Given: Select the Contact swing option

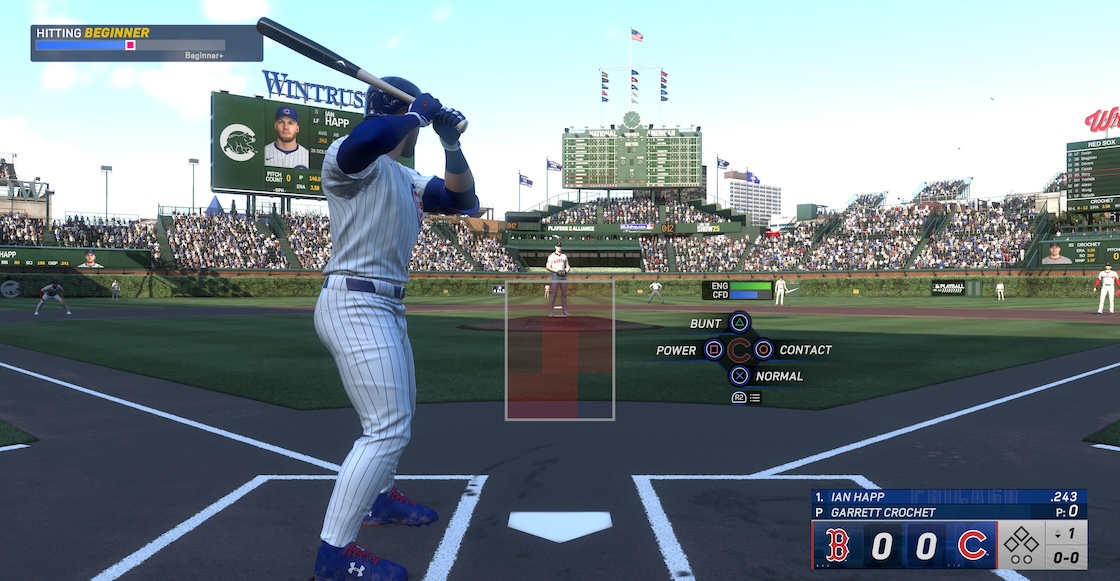Looking at the screenshot, I should [764, 350].
